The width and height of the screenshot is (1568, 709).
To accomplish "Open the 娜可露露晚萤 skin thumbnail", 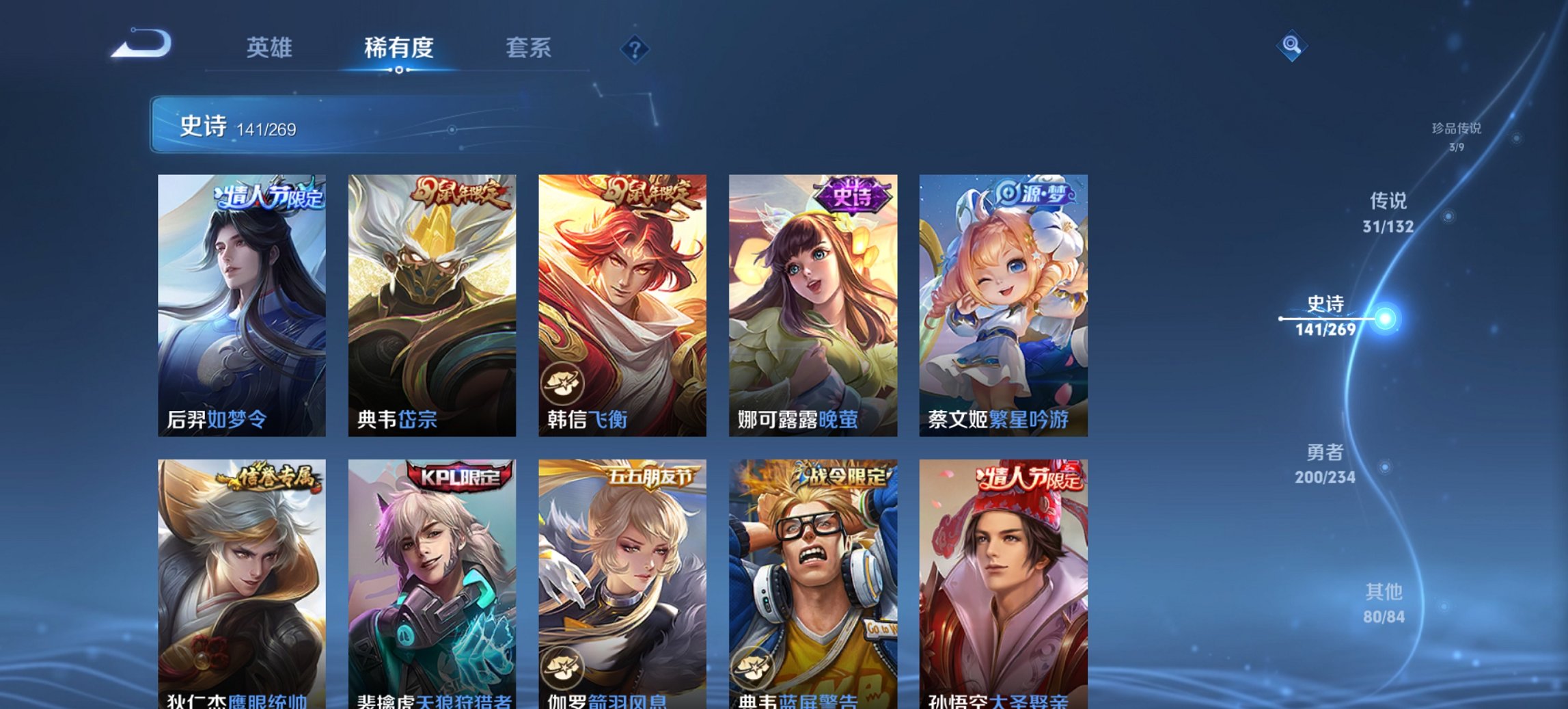I will tap(812, 301).
